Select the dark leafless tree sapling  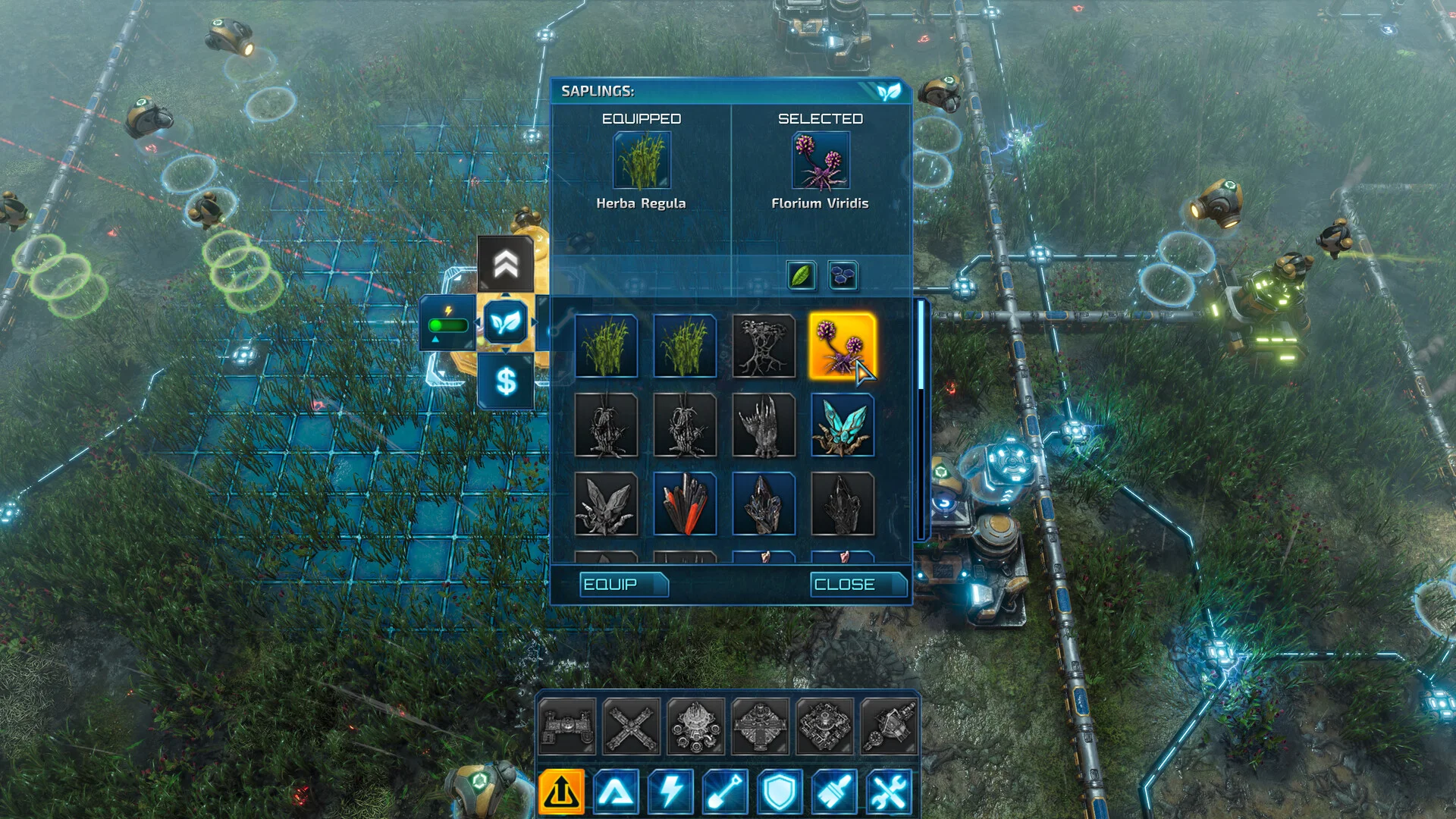[x=764, y=346]
